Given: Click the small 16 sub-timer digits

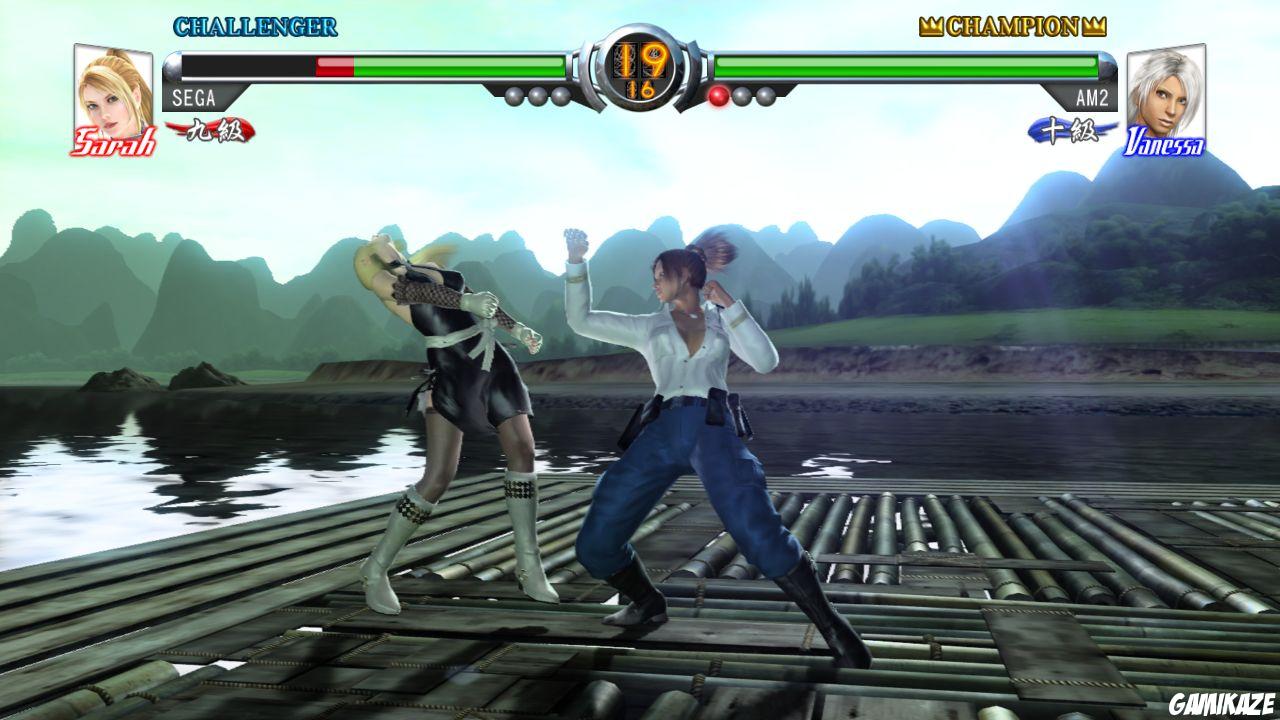Looking at the screenshot, I should 640,88.
